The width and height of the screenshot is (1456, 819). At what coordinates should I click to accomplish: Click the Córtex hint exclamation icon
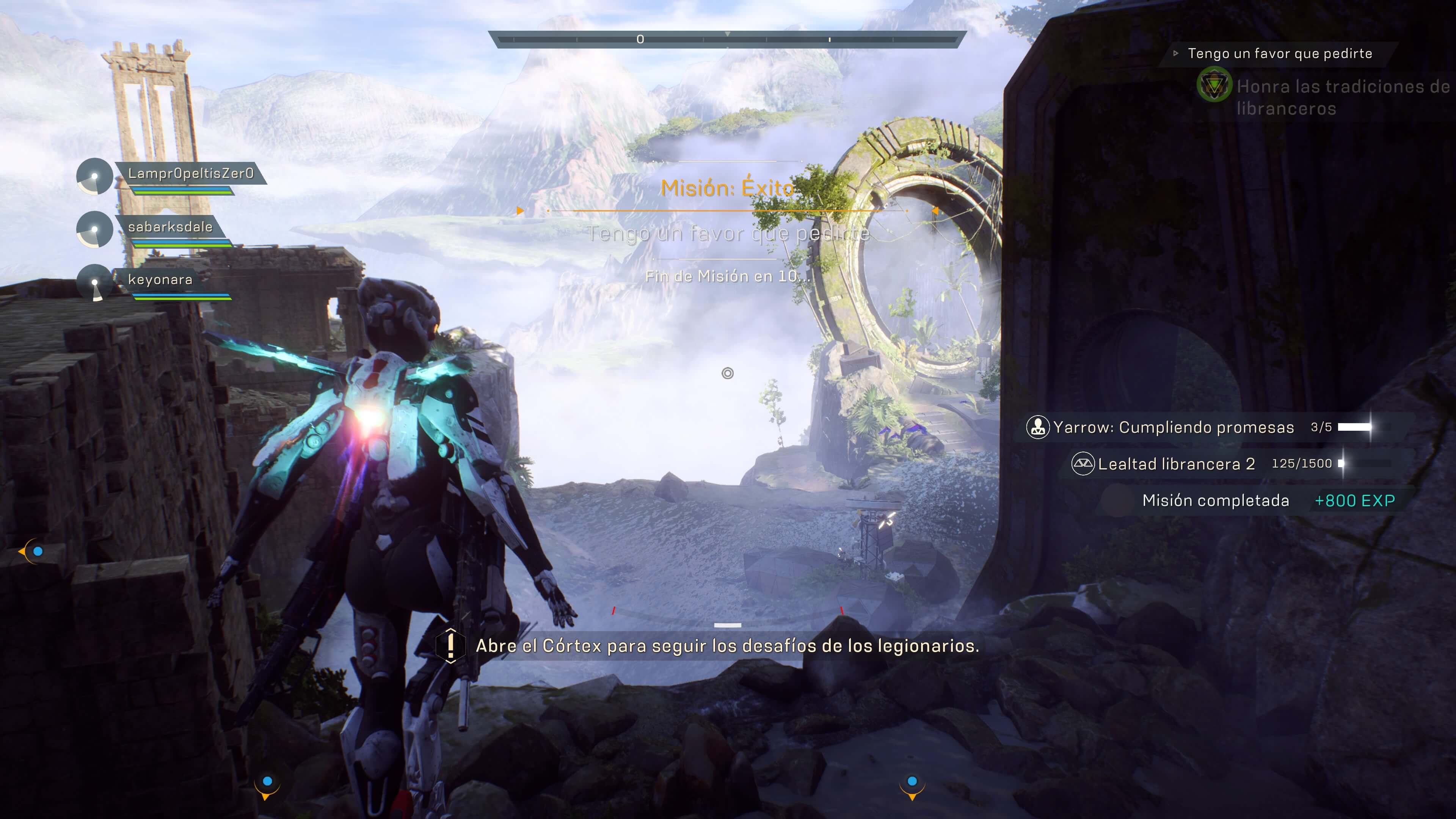(450, 645)
